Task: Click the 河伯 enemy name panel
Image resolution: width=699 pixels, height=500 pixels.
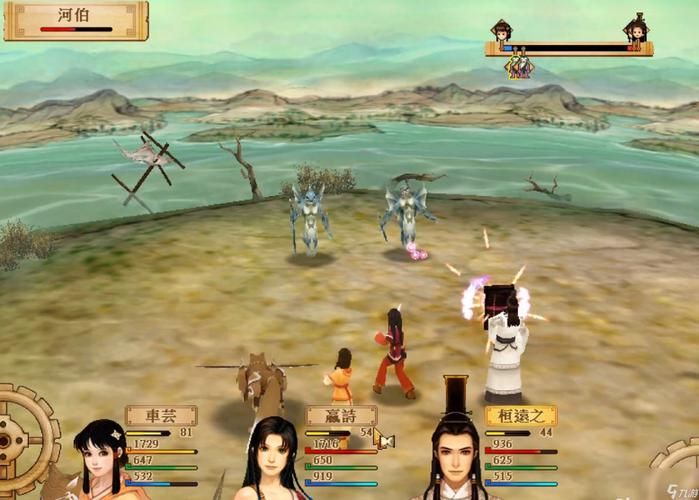Action: coord(77,18)
